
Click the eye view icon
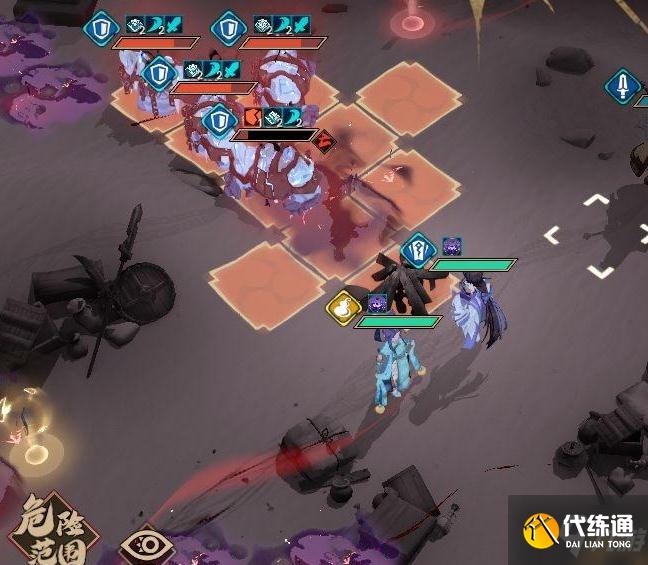146,546
